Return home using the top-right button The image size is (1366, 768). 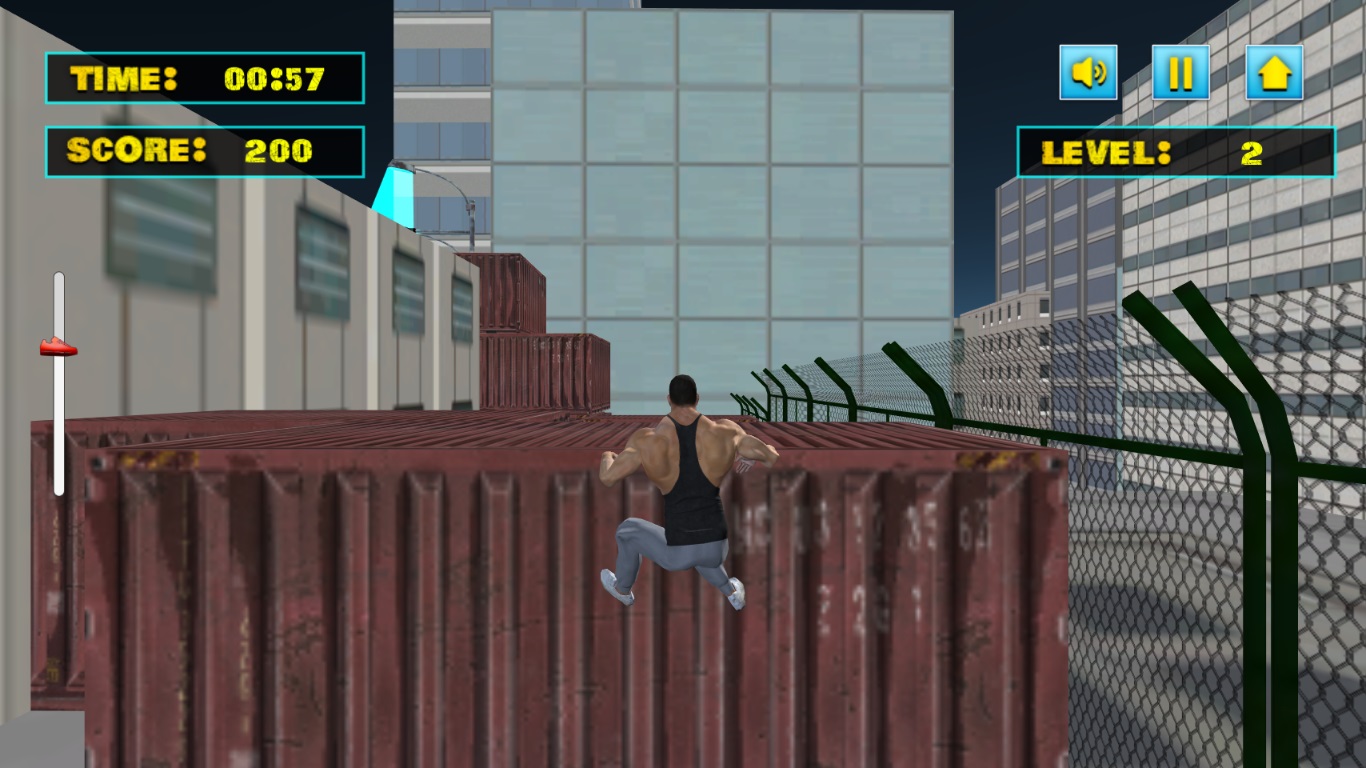(x=1272, y=72)
